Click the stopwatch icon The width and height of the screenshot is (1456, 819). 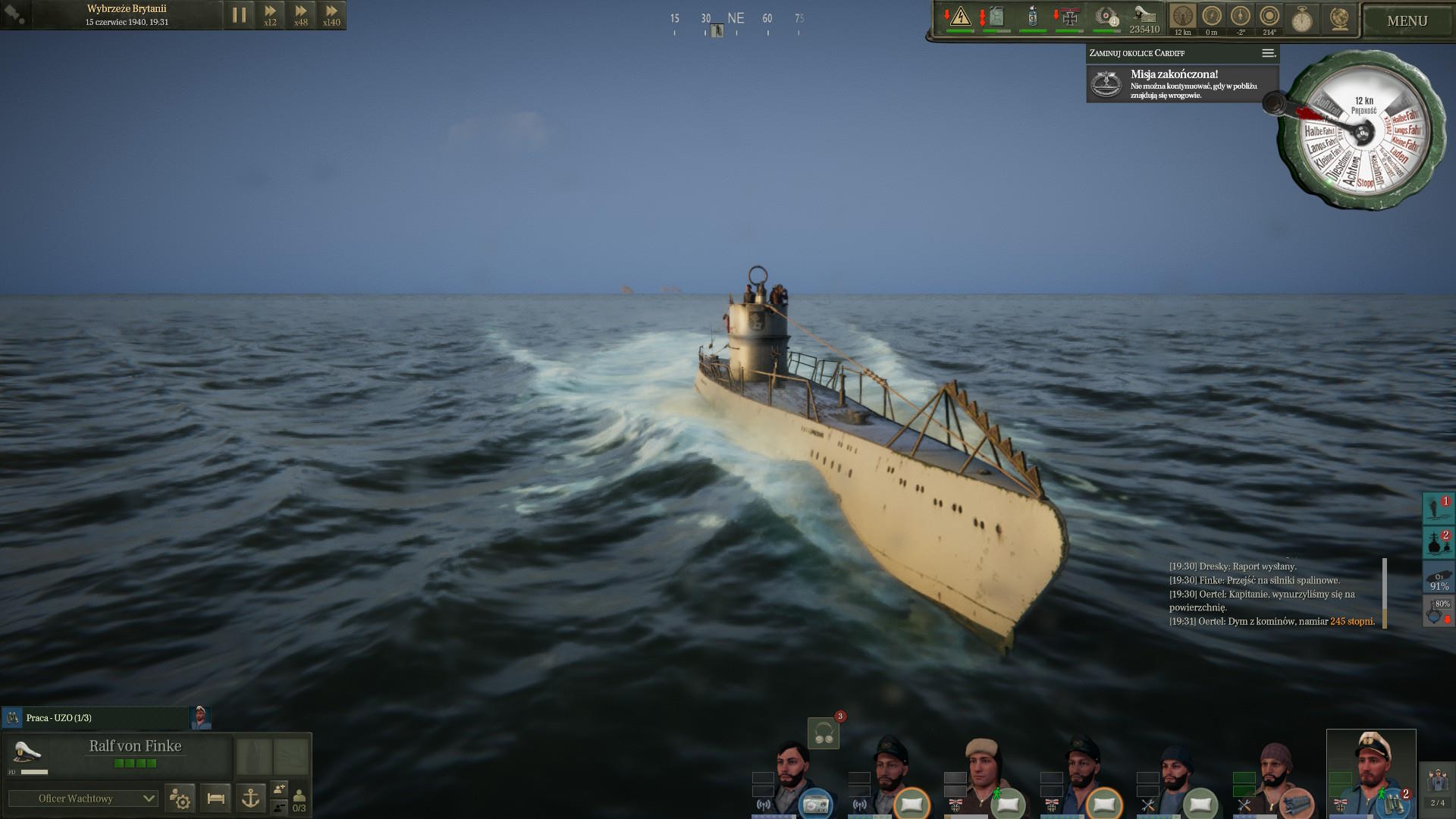(1302, 18)
